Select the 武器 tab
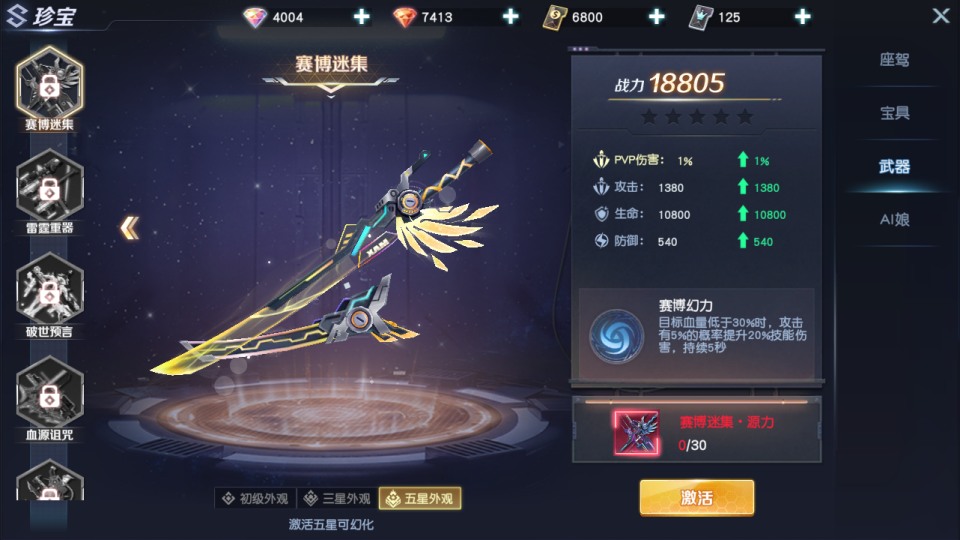This screenshot has width=960, height=540. tap(894, 167)
